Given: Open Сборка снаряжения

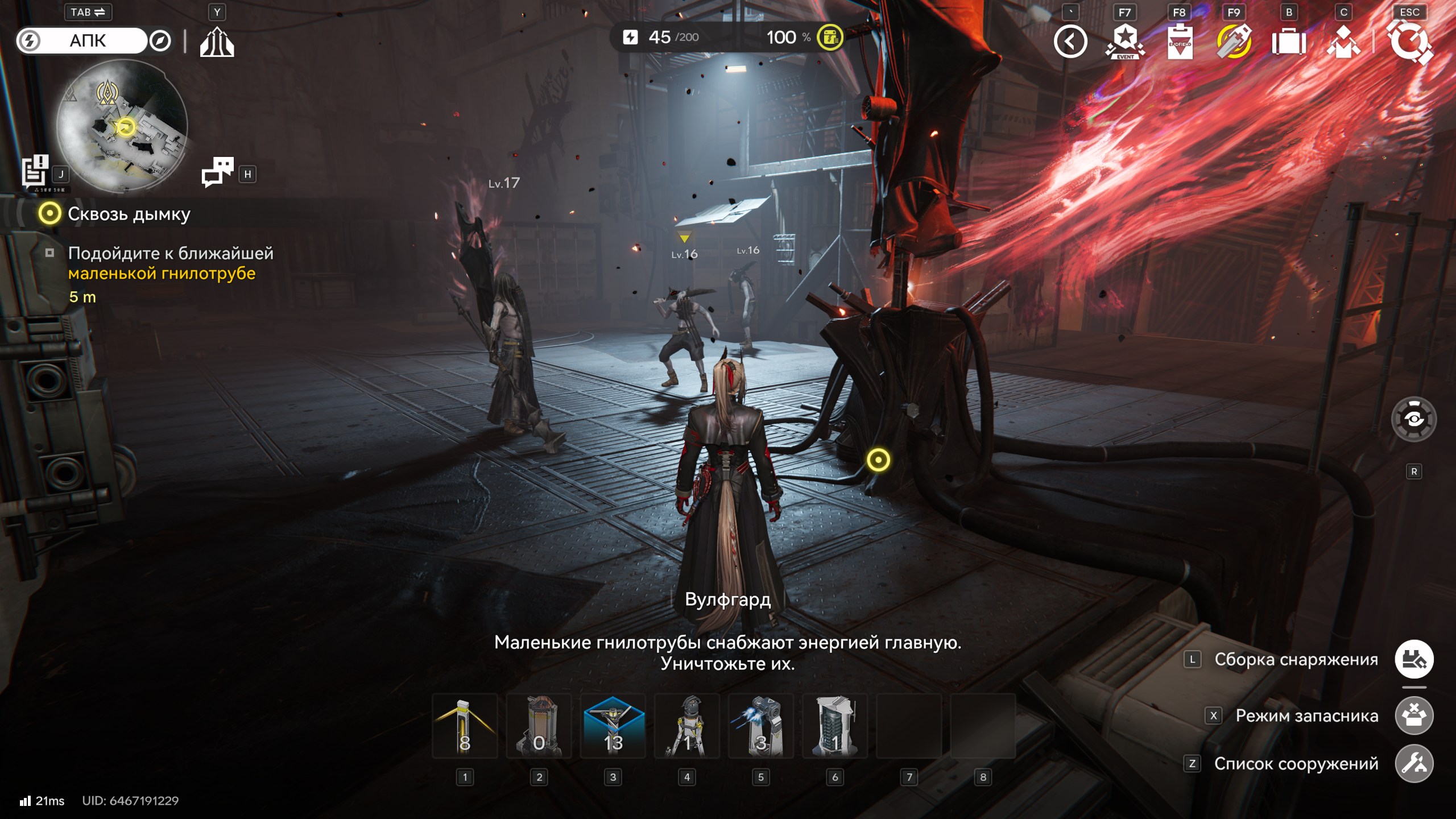Looking at the screenshot, I should tap(1414, 660).
